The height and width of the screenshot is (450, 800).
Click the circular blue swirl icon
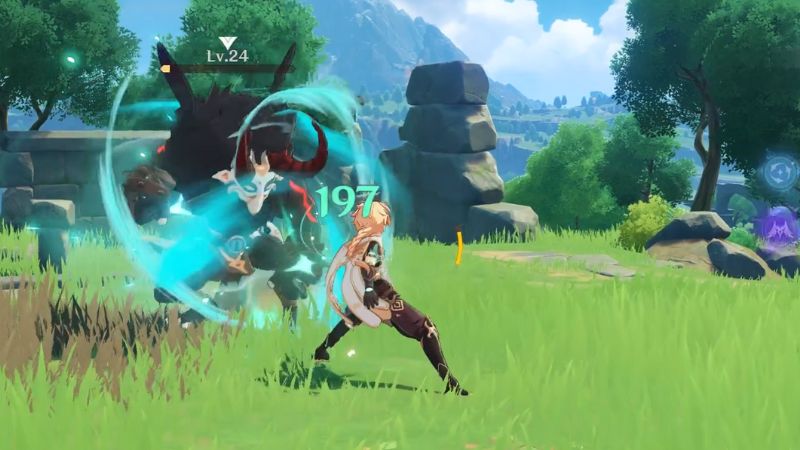[778, 172]
